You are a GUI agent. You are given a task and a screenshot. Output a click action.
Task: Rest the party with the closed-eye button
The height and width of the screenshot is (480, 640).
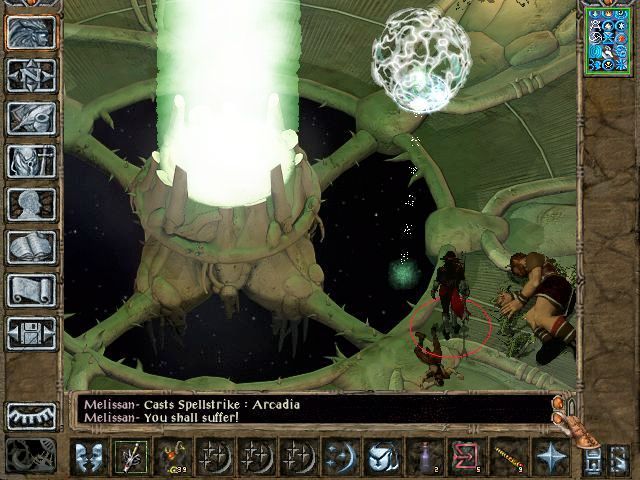[x=31, y=415]
